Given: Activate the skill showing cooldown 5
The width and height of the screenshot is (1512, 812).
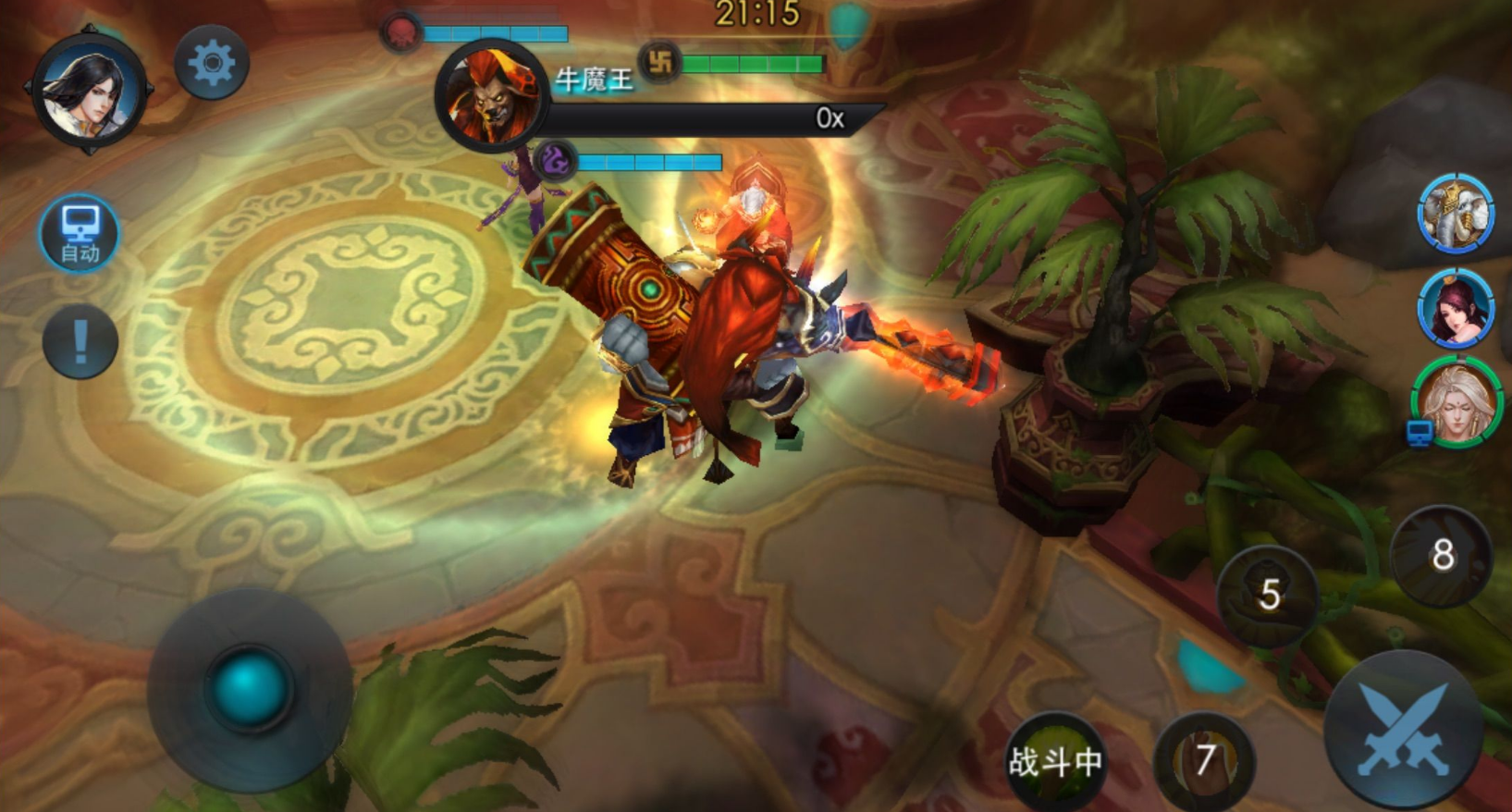Looking at the screenshot, I should click(1268, 595).
